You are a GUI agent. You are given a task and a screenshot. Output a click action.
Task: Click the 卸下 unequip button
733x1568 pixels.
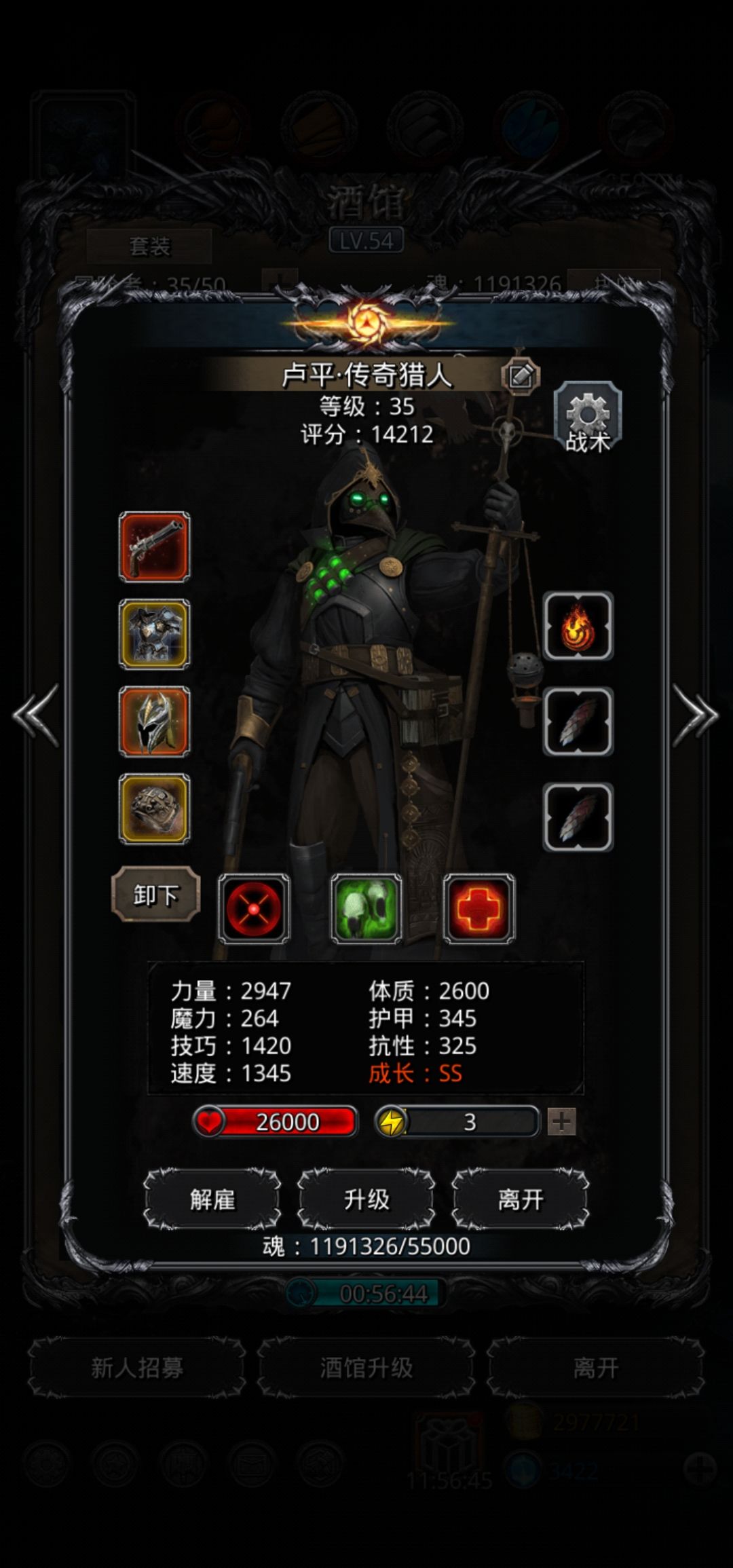click(x=156, y=895)
